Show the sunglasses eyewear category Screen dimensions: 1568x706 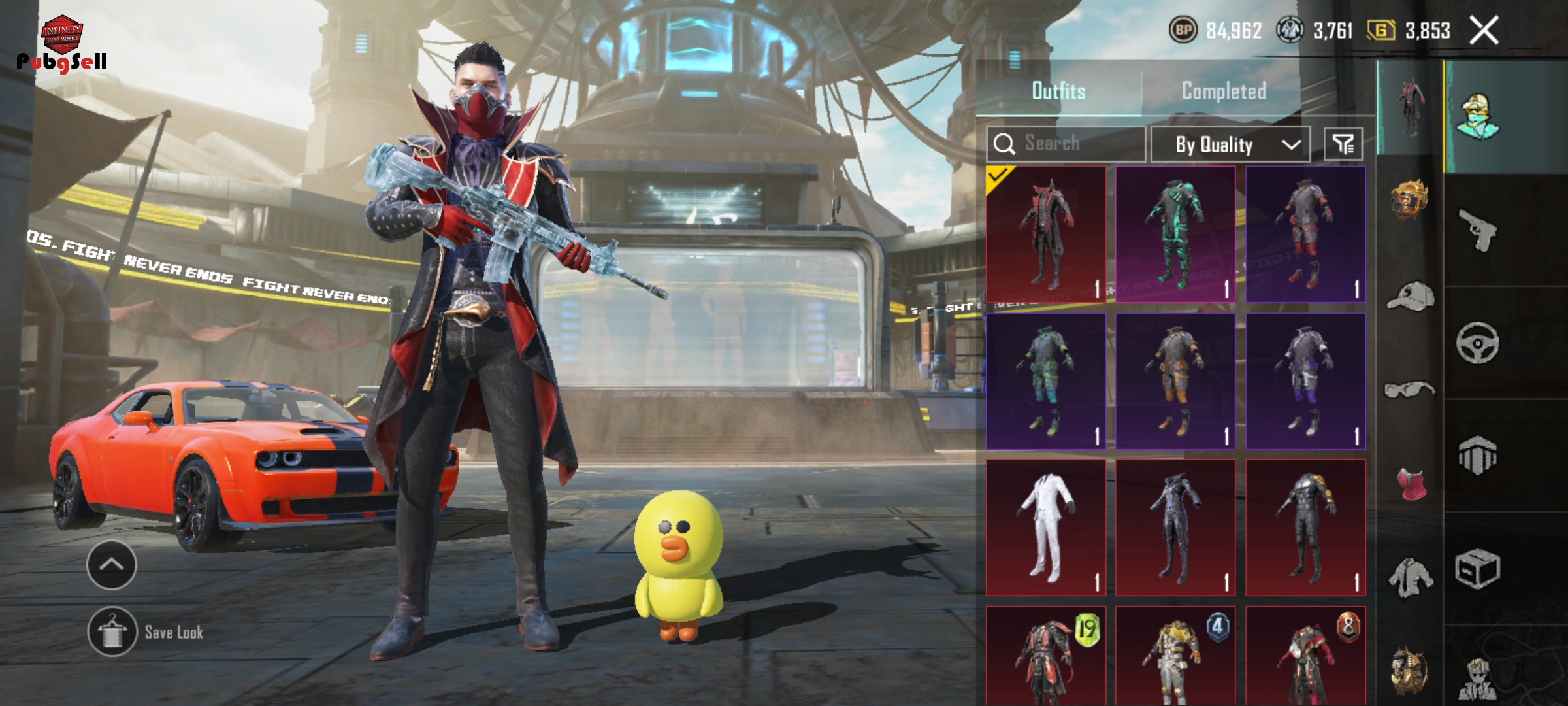(x=1410, y=390)
